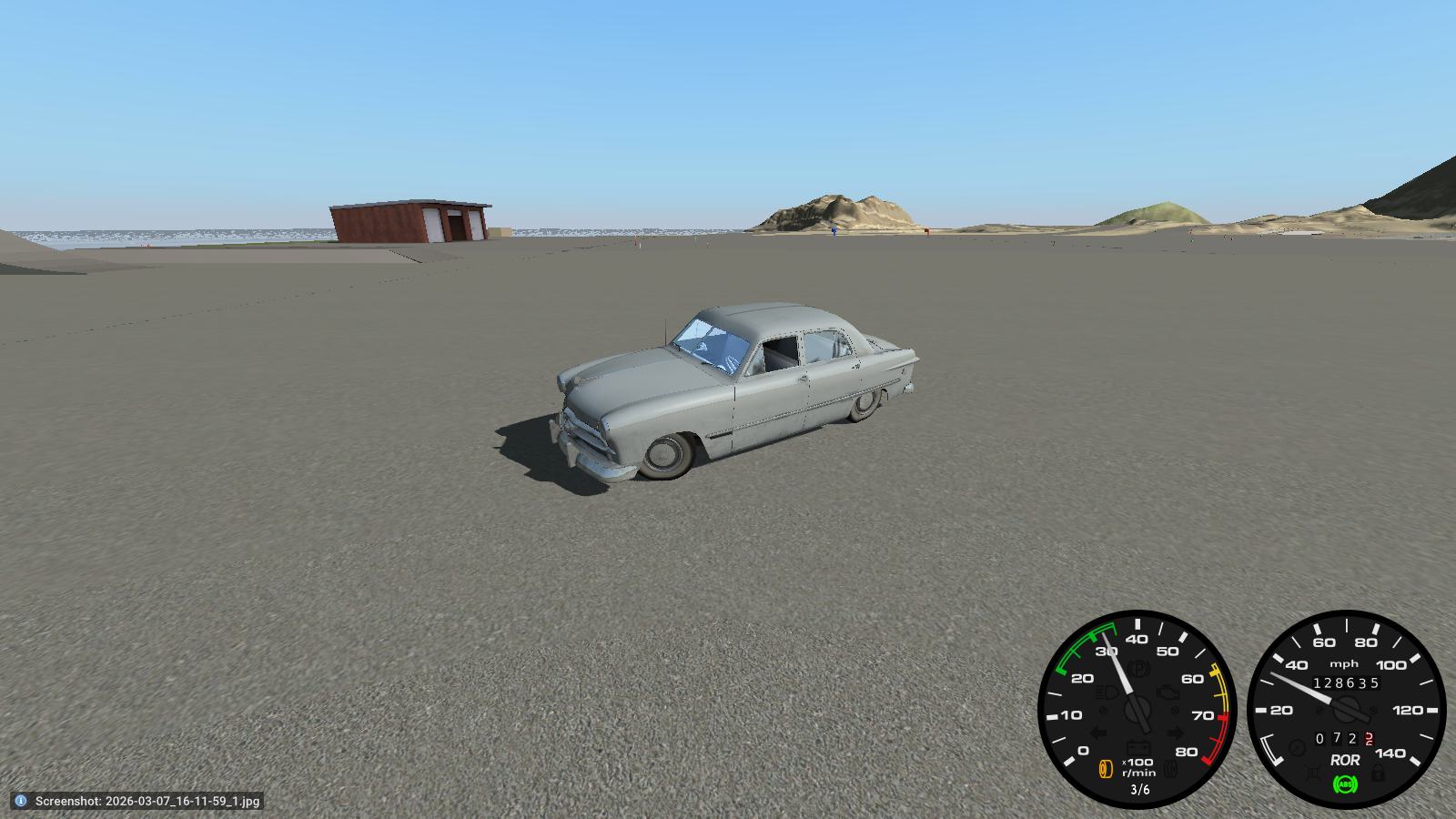
Task: Toggle the green ABS indicator
Action: [x=1346, y=784]
